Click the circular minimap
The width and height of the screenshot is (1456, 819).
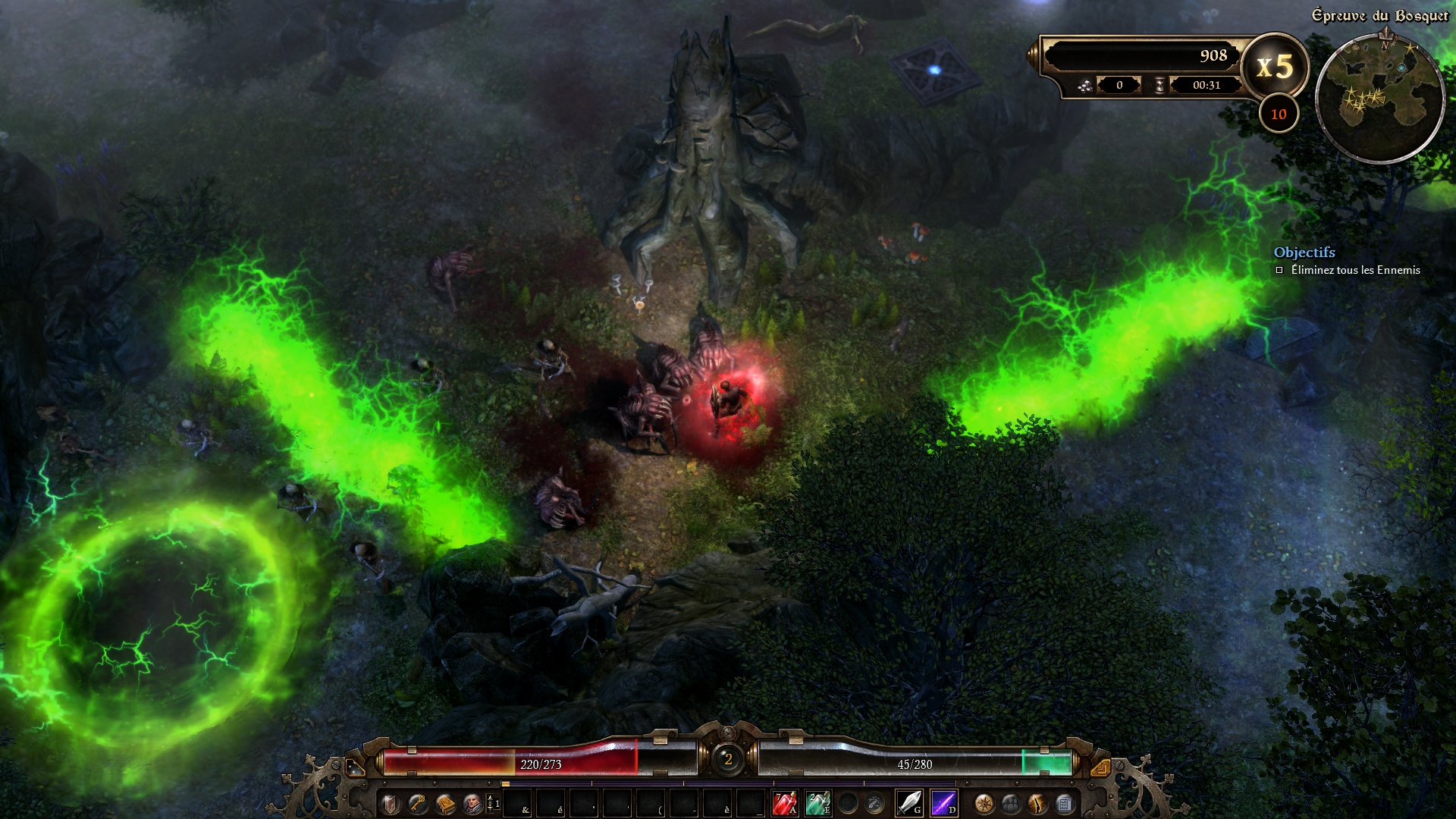[x=1379, y=97]
